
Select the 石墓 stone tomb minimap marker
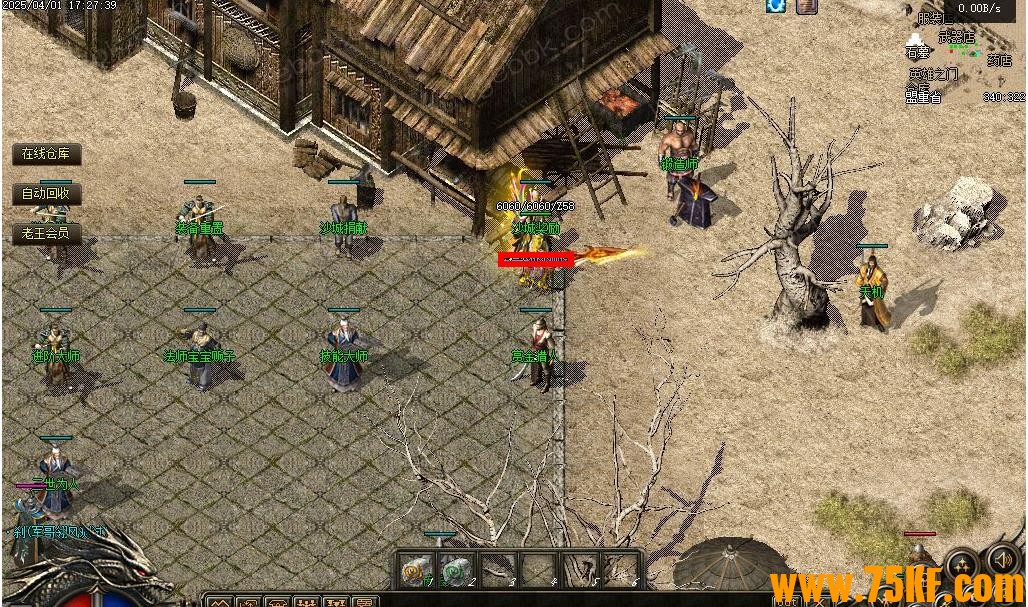tap(917, 51)
